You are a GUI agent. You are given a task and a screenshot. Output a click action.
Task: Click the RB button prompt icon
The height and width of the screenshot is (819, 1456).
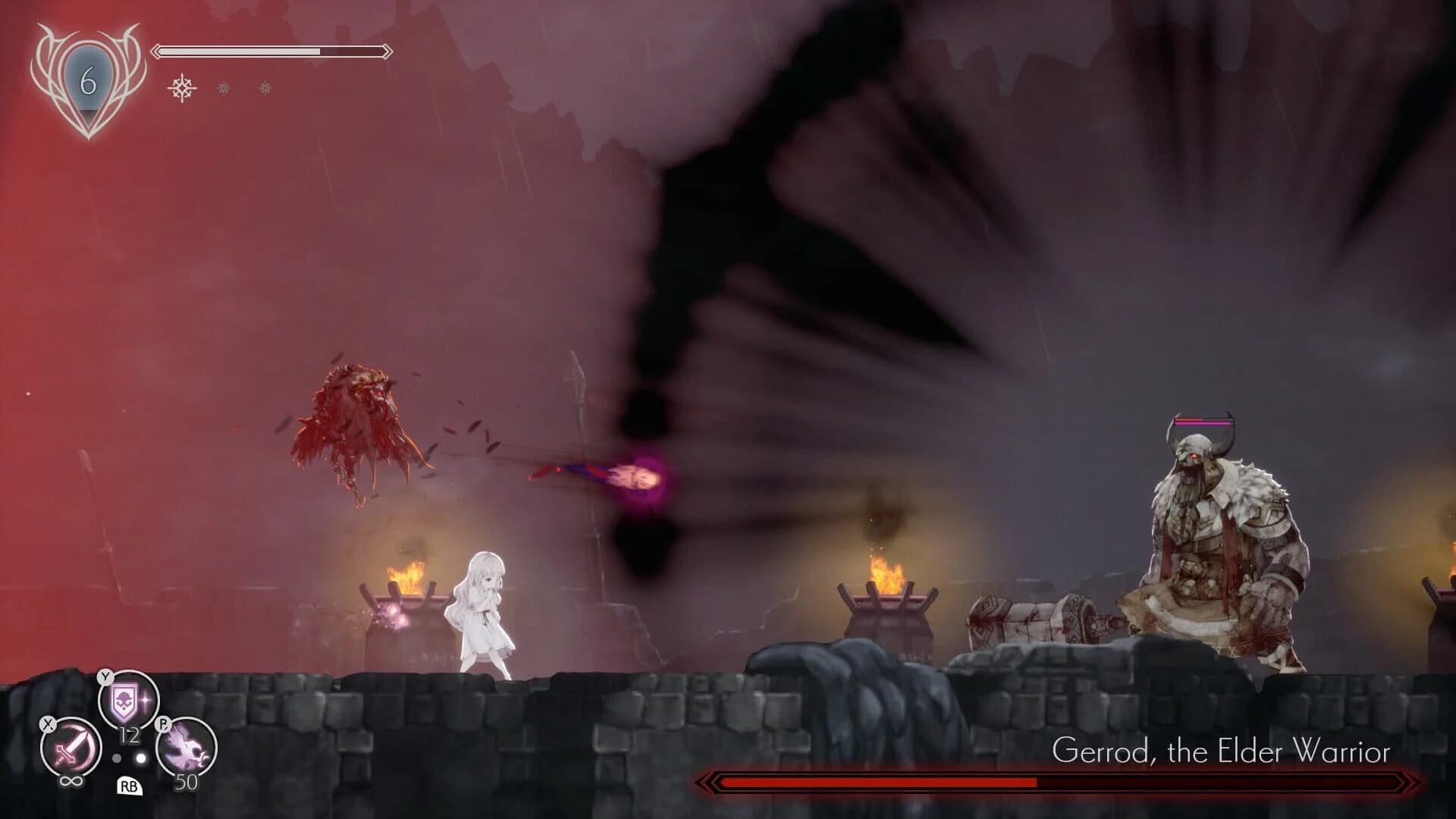tap(130, 787)
